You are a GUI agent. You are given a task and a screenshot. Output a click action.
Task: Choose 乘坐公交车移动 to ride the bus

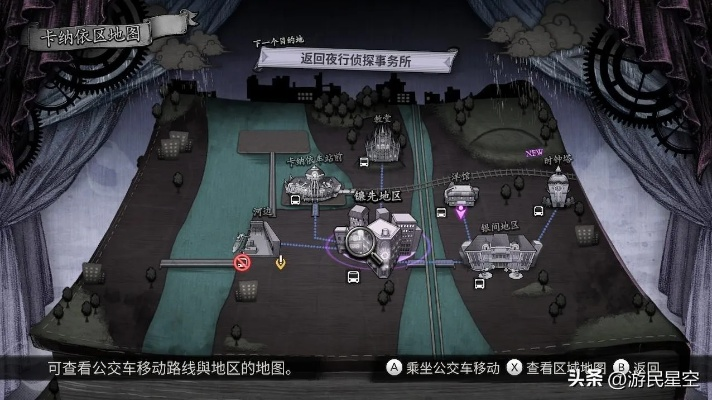(445, 368)
